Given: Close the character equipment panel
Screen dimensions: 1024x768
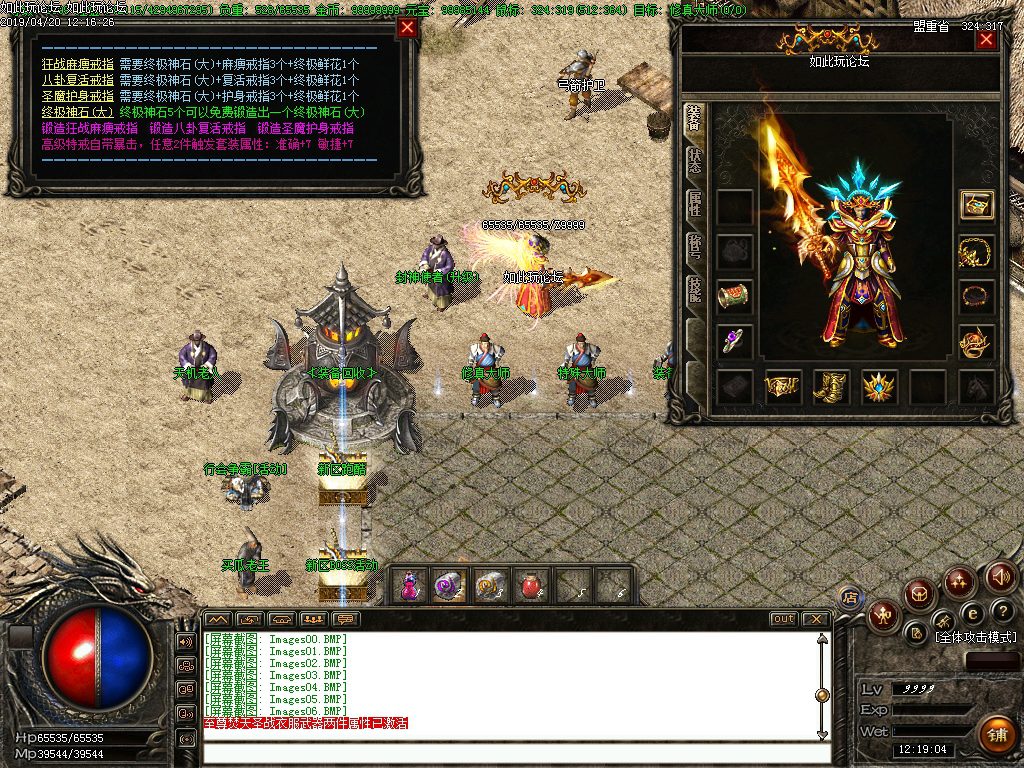Looking at the screenshot, I should tap(986, 40).
